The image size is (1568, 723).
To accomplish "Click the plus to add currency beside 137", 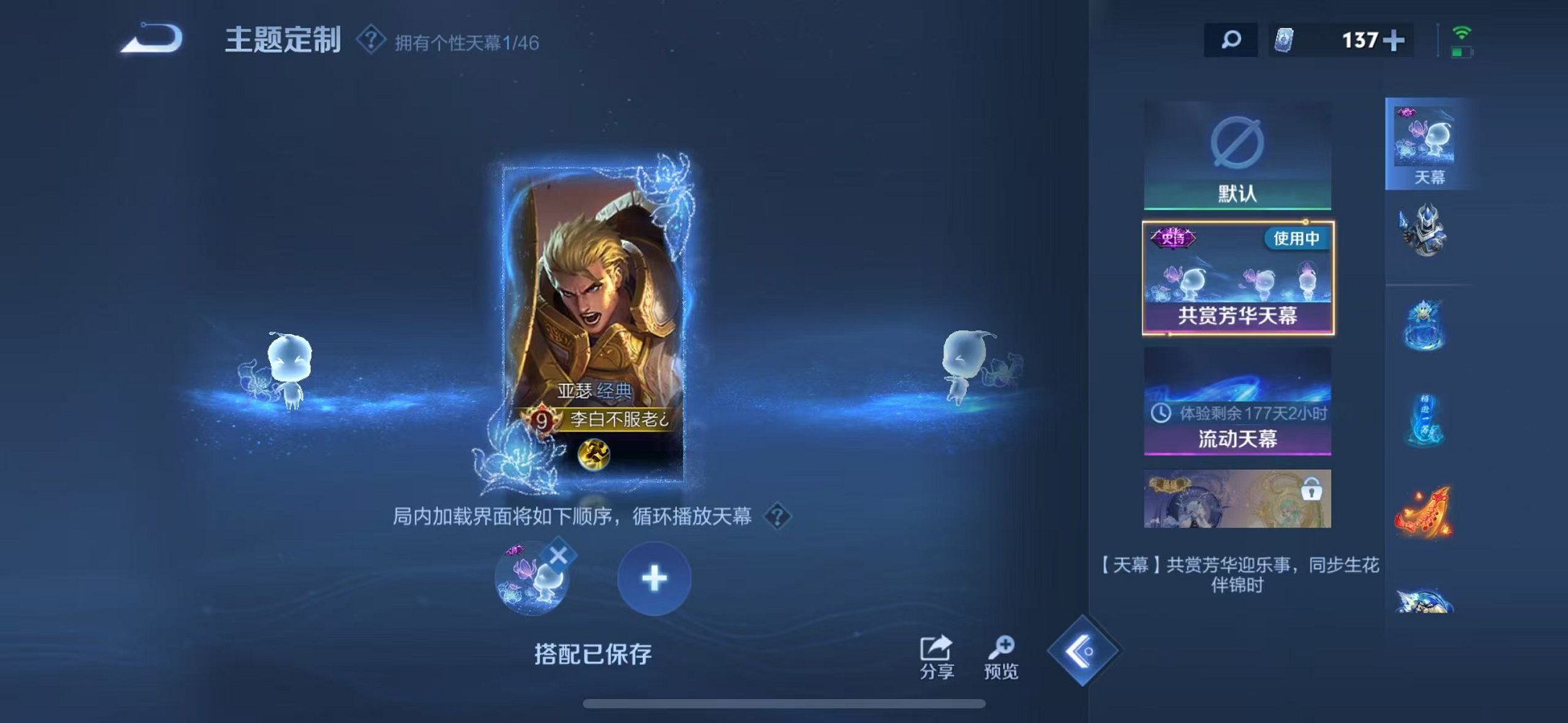I will click(1396, 40).
